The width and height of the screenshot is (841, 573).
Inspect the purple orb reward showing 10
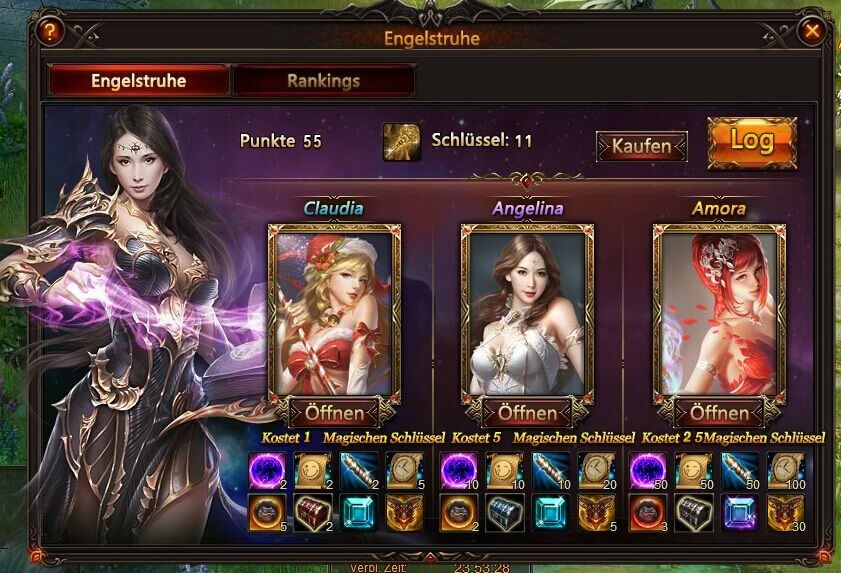[458, 470]
